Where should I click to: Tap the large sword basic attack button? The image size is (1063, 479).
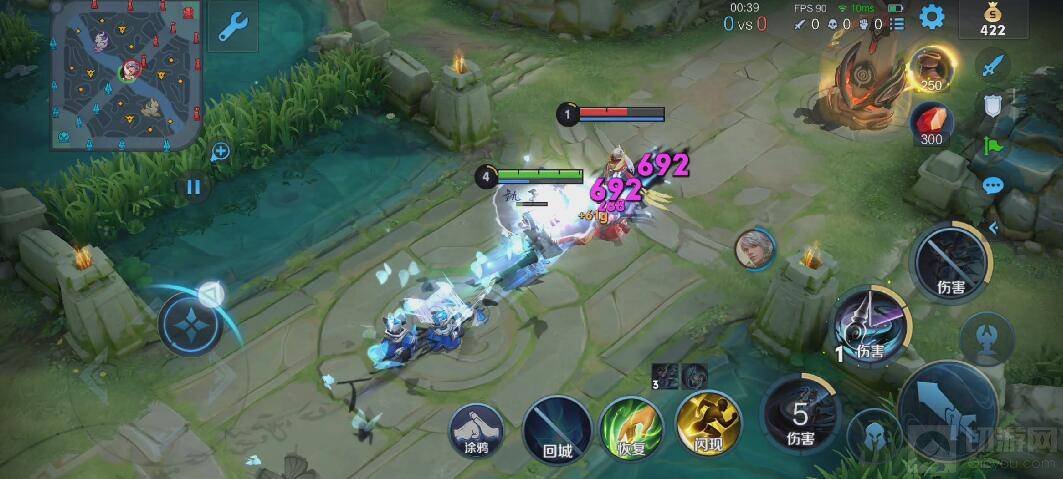[946, 410]
